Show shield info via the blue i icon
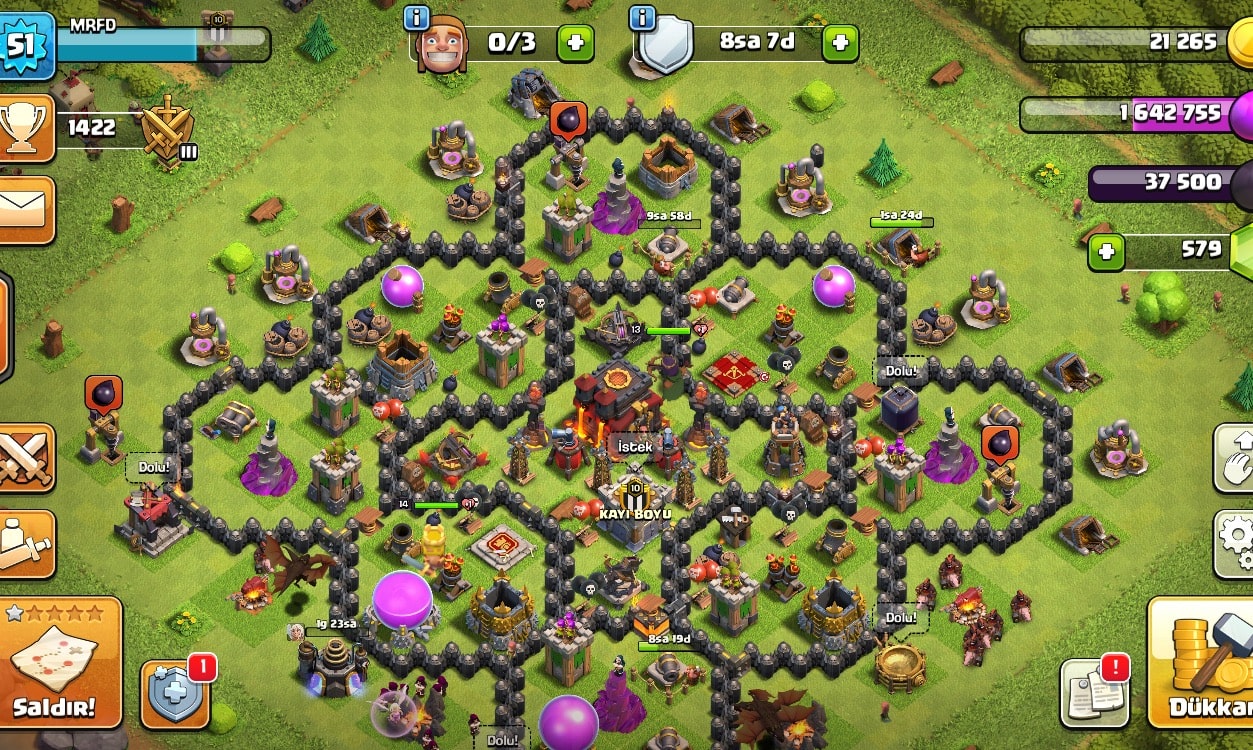The width and height of the screenshot is (1253, 750). click(643, 17)
